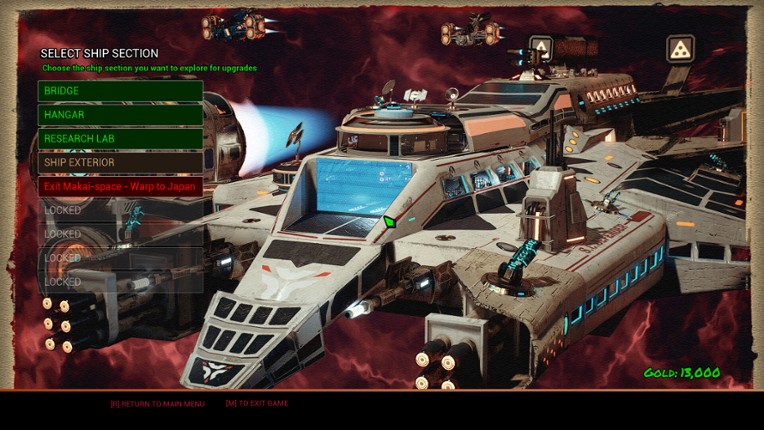This screenshot has height=430, width=764.
Task: Exit Makai-space and warp to Japan
Action: (120, 186)
